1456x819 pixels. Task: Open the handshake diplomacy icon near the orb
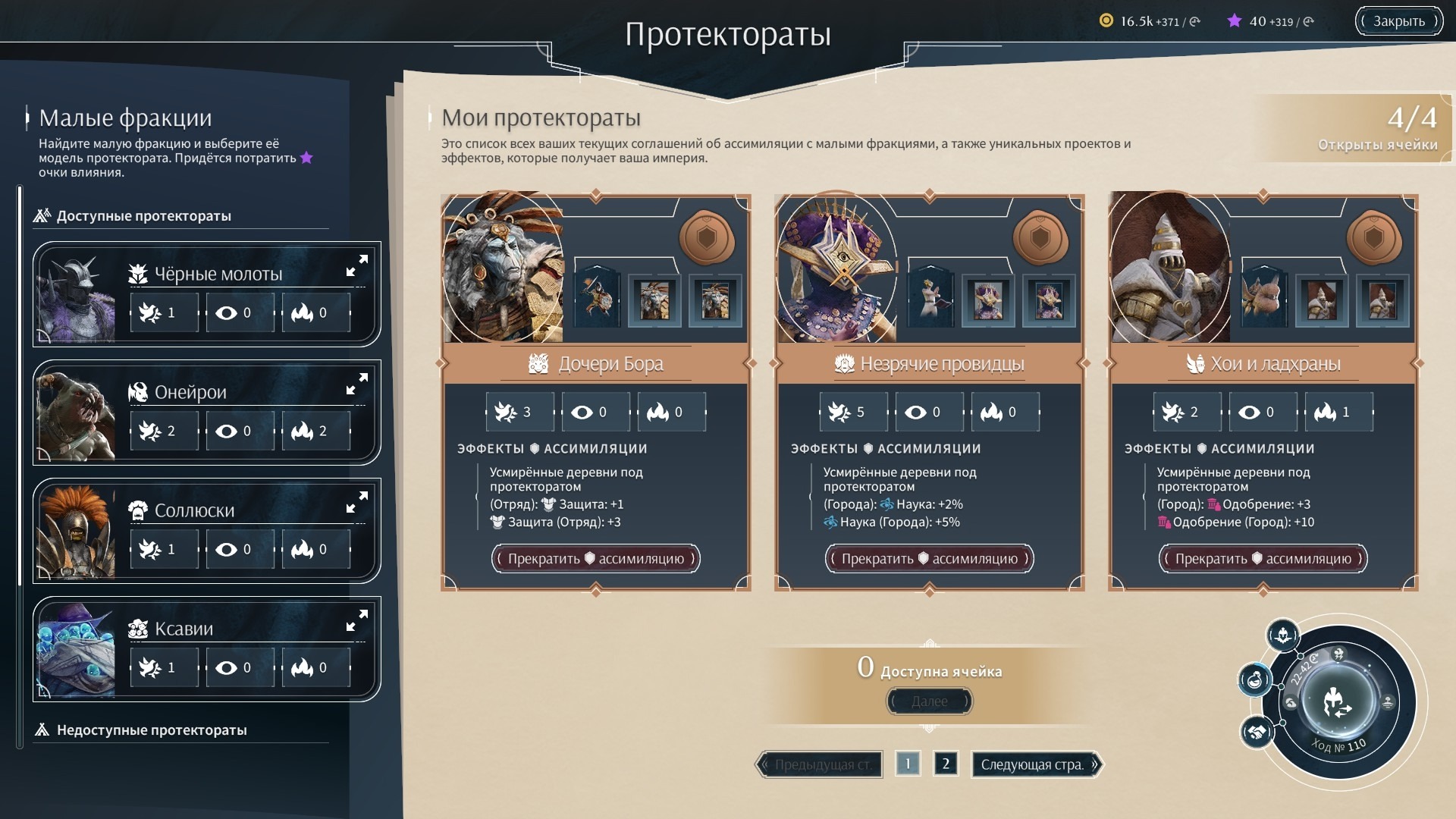coord(1257,733)
